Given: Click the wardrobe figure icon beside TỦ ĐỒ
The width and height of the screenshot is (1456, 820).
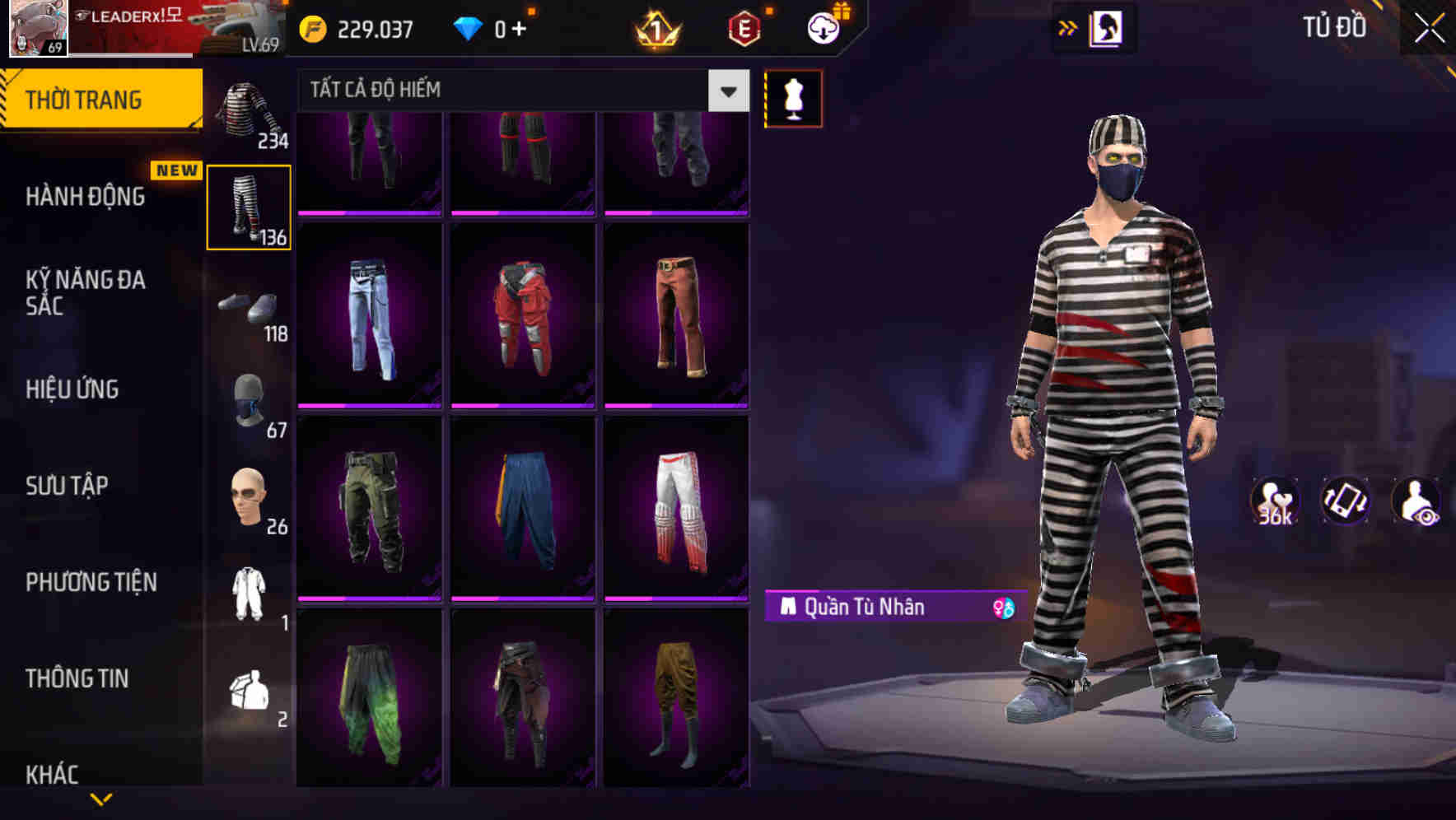Looking at the screenshot, I should coord(1105,27).
